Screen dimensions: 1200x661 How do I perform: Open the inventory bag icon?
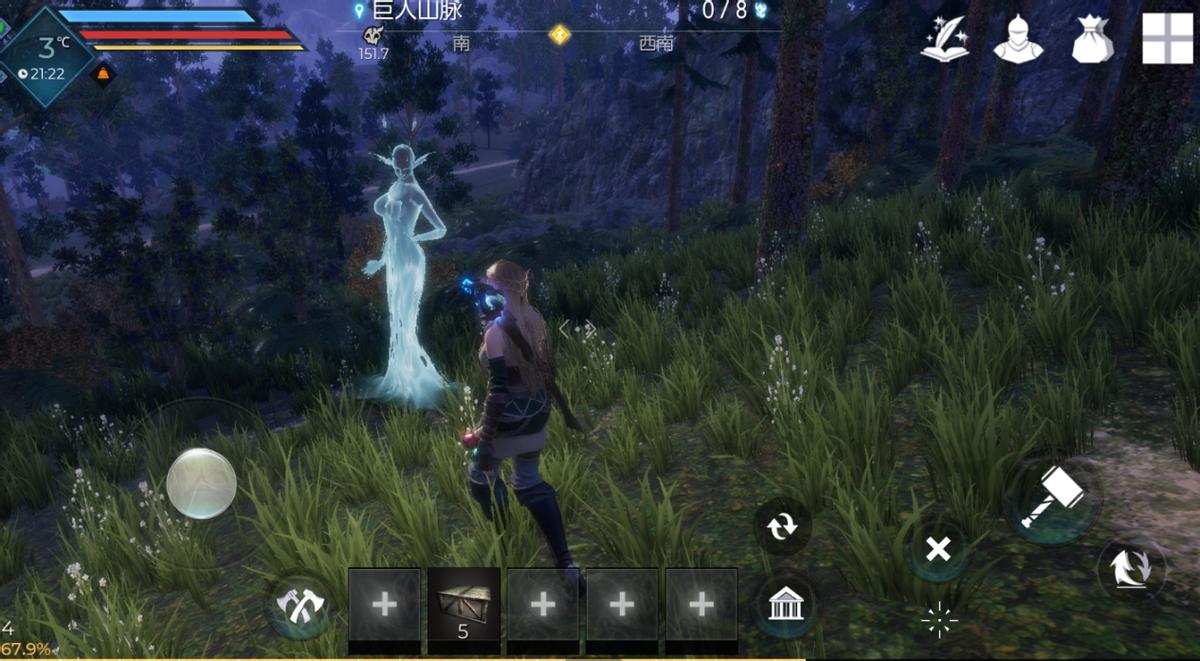[1092, 40]
